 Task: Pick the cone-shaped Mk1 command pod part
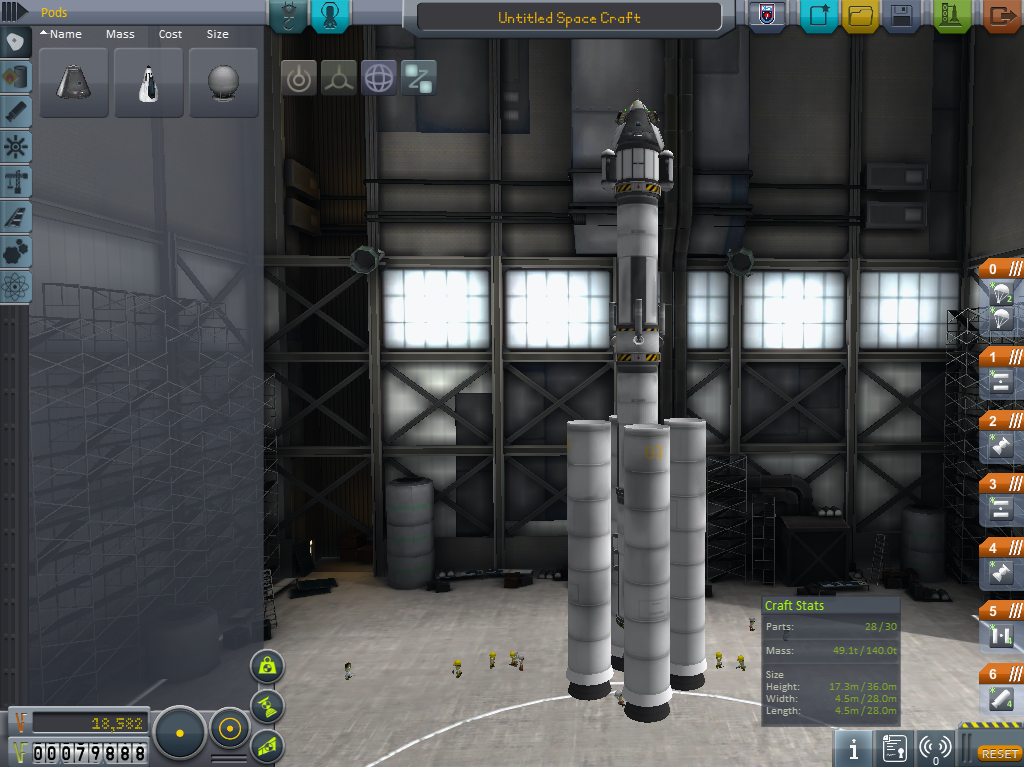pos(74,83)
